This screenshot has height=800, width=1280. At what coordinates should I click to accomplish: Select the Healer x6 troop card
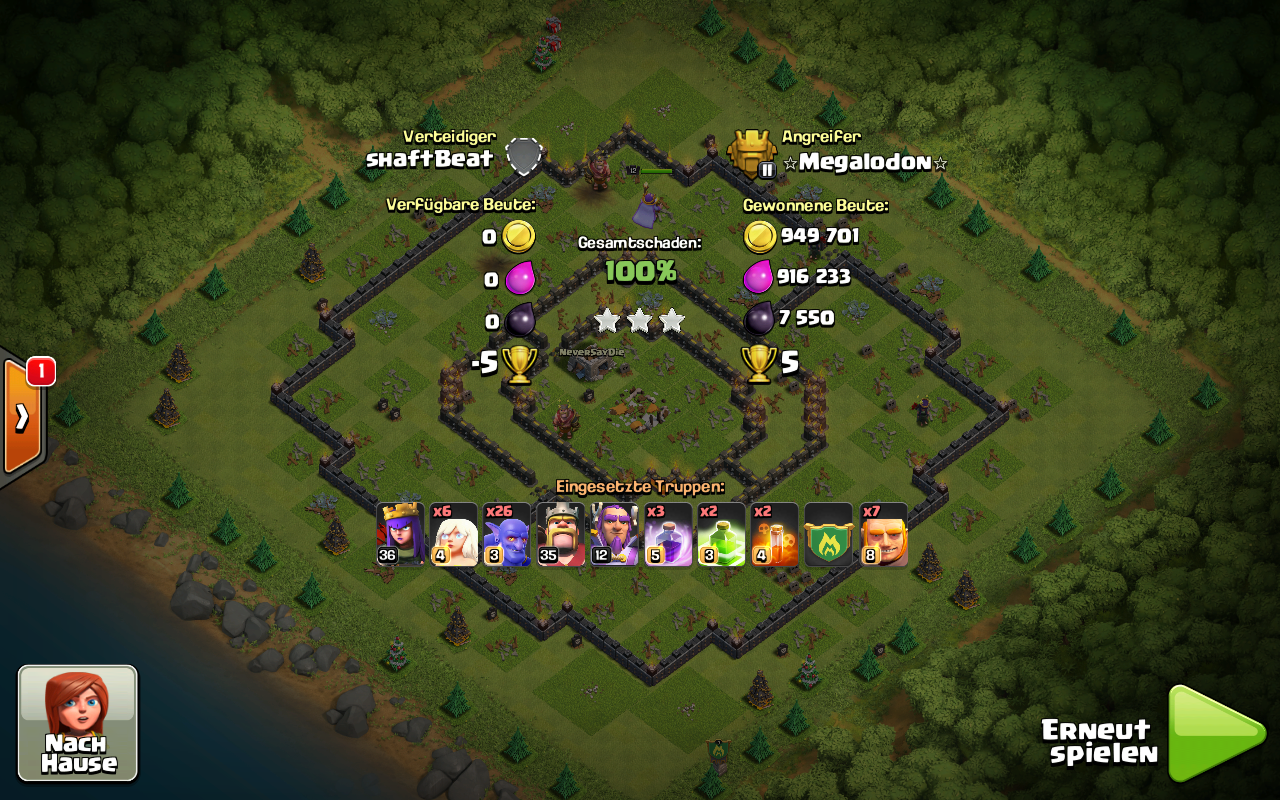(454, 535)
